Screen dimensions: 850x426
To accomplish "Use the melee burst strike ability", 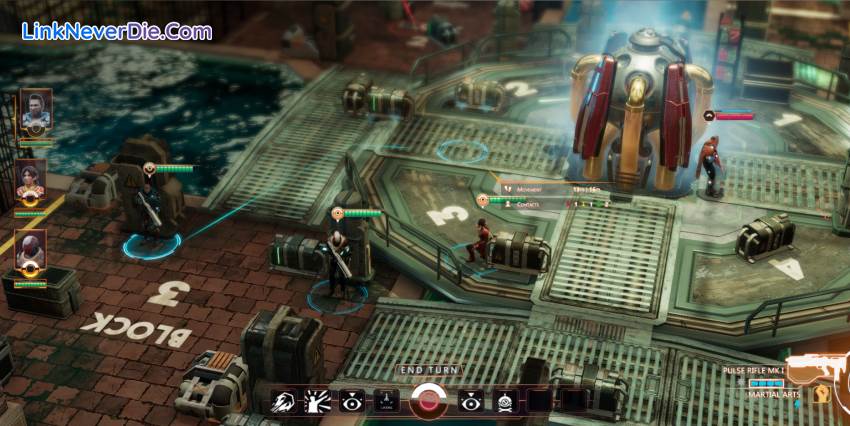I will [317, 401].
